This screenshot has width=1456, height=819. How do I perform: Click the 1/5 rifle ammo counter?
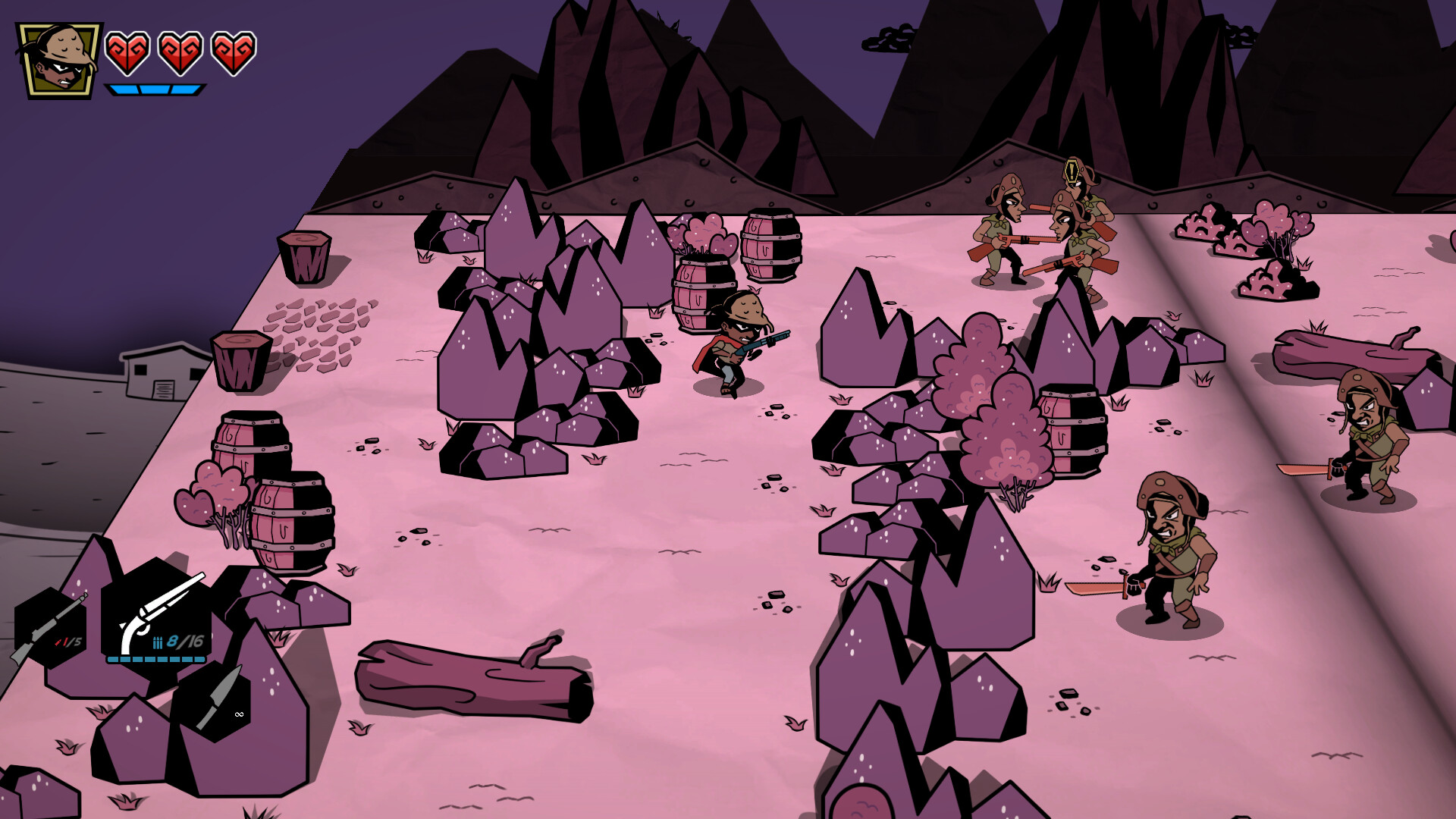click(72, 642)
